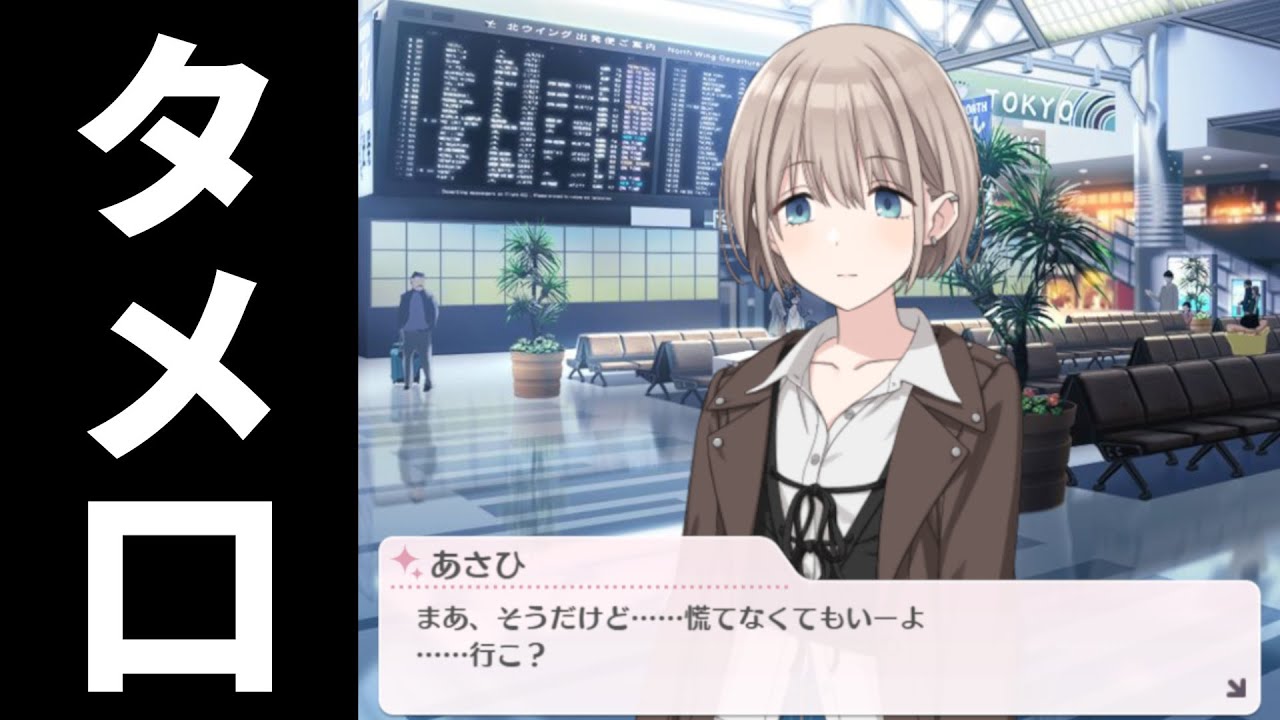Click the advance arrow in the dialogue box corner

(1234, 686)
